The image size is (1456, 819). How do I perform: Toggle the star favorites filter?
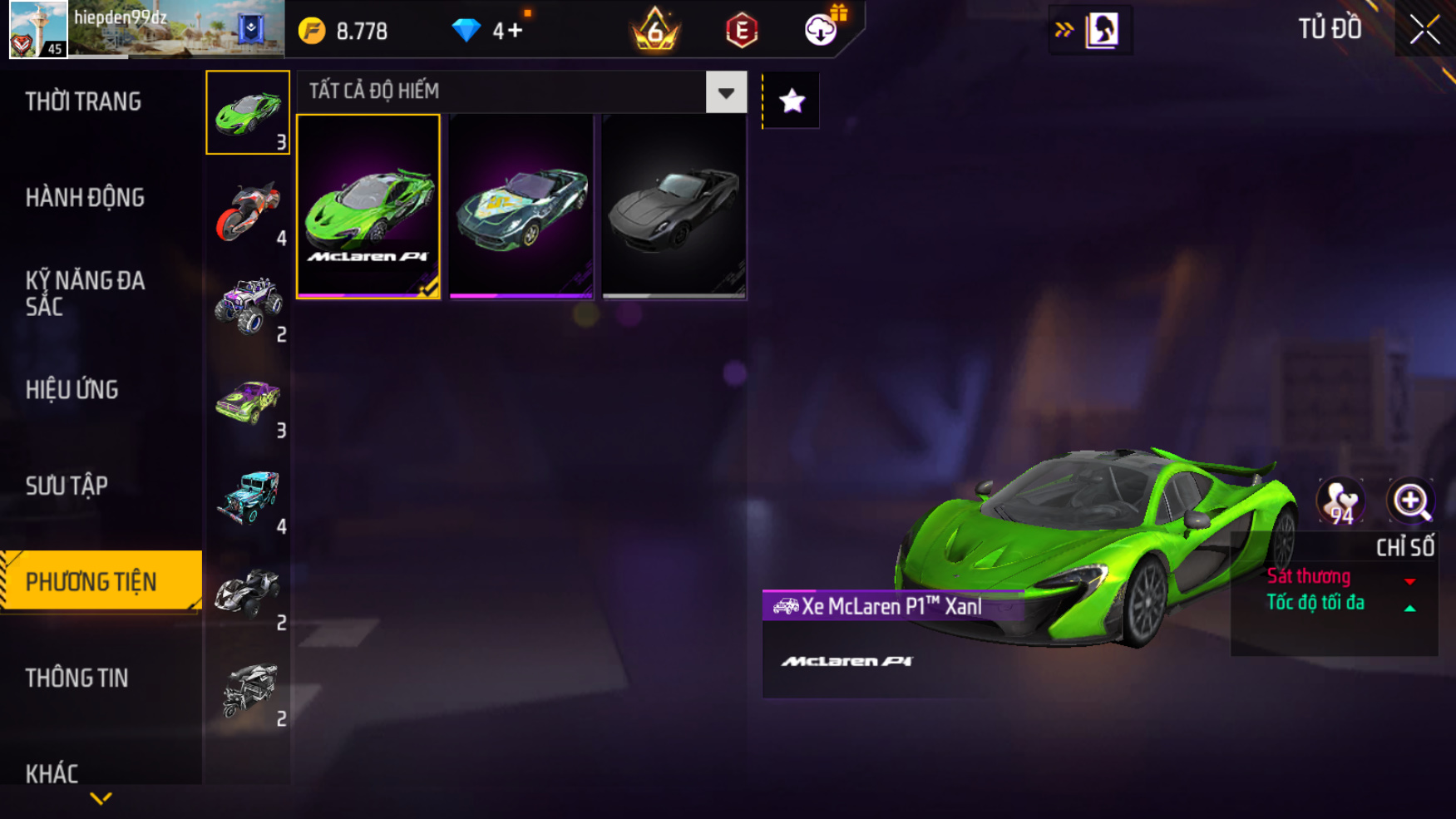792,101
